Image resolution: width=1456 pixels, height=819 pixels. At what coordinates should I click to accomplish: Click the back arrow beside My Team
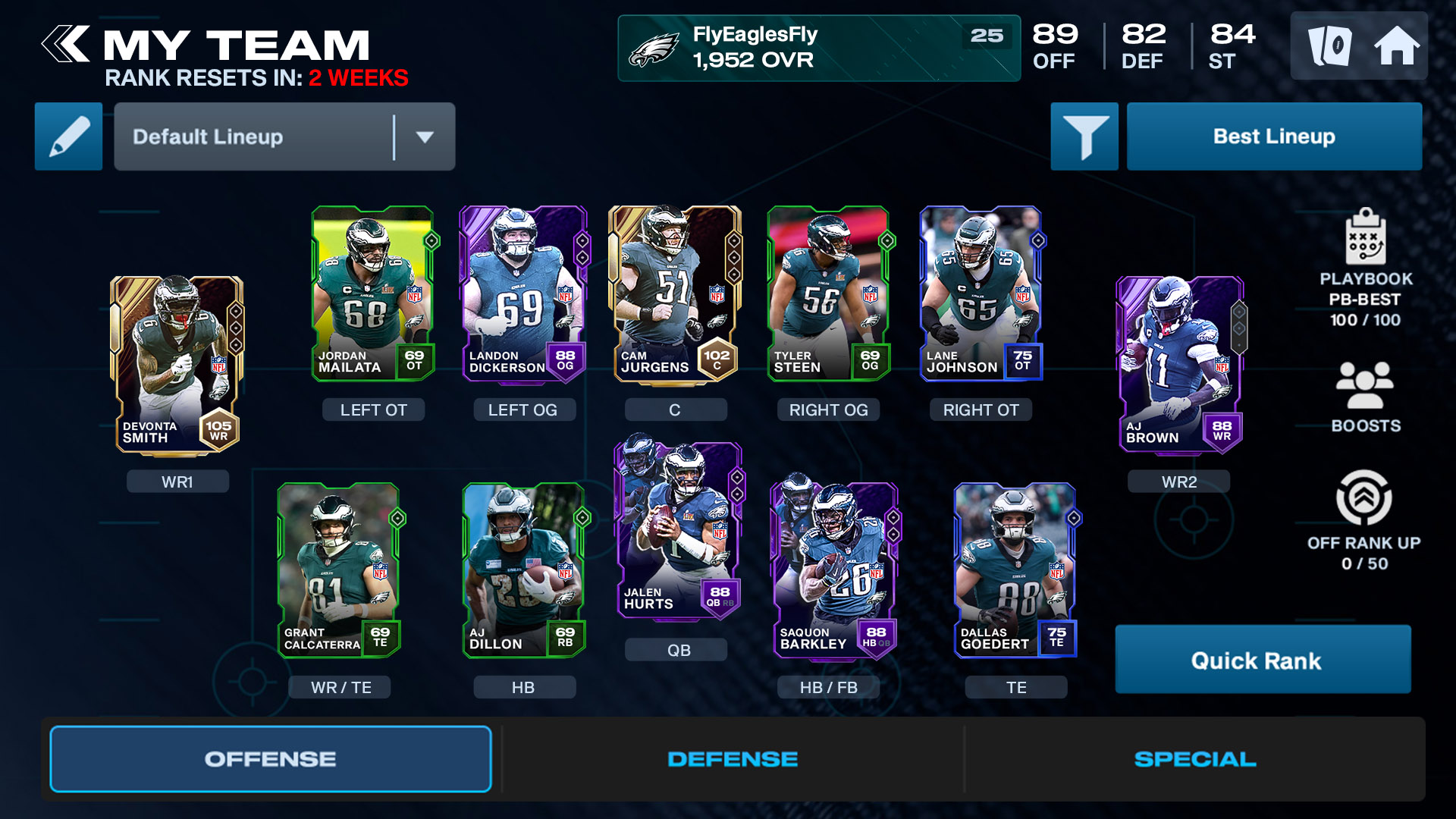pos(65,45)
